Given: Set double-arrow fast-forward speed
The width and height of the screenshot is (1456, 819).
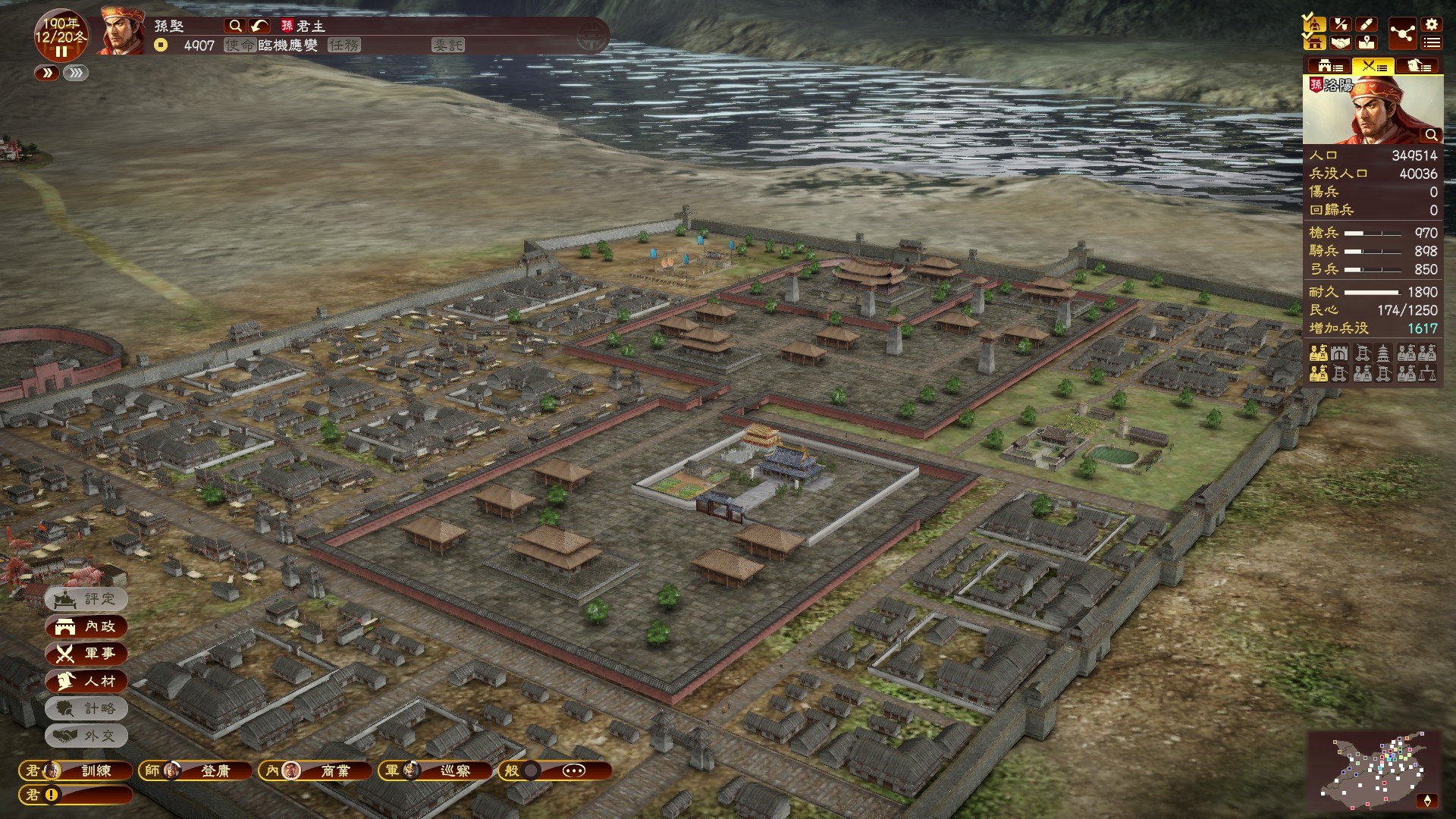Looking at the screenshot, I should click(x=47, y=73).
